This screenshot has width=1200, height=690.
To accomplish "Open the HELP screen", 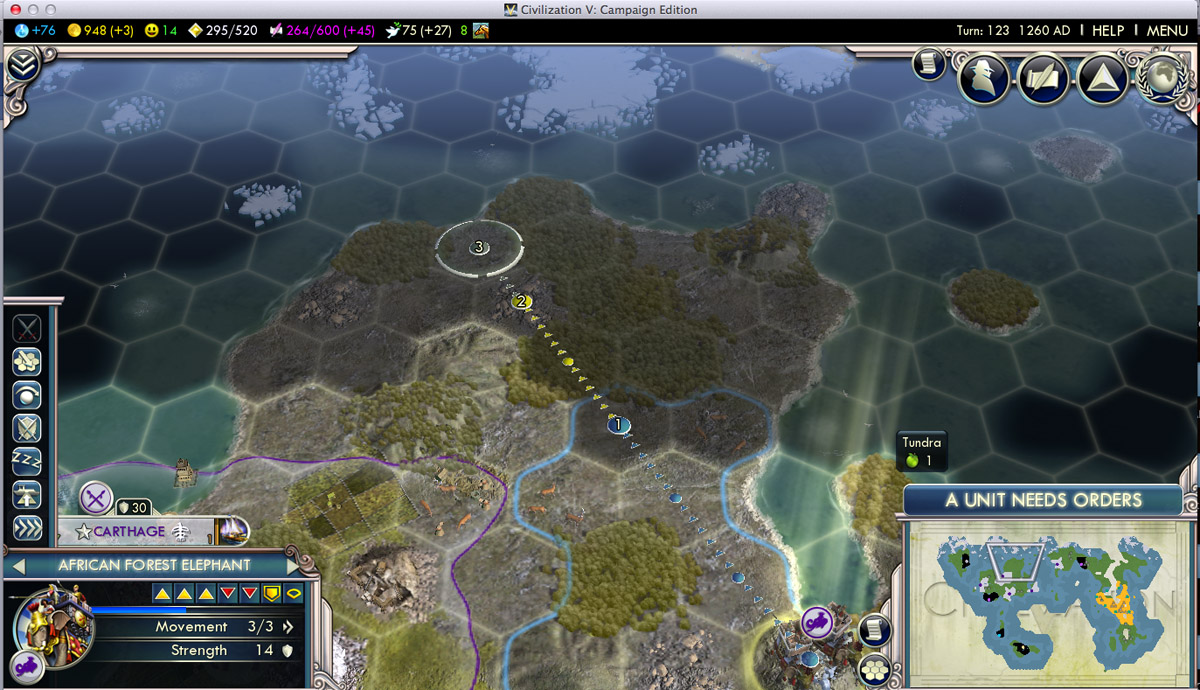I will [x=1107, y=30].
